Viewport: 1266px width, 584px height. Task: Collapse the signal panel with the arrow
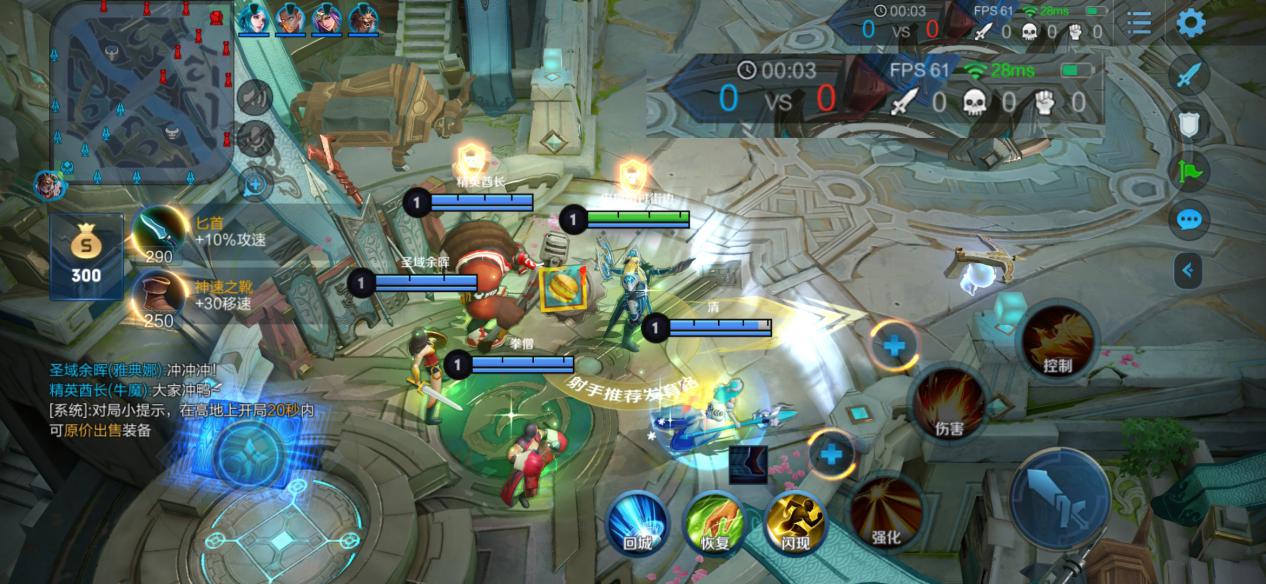(1188, 269)
